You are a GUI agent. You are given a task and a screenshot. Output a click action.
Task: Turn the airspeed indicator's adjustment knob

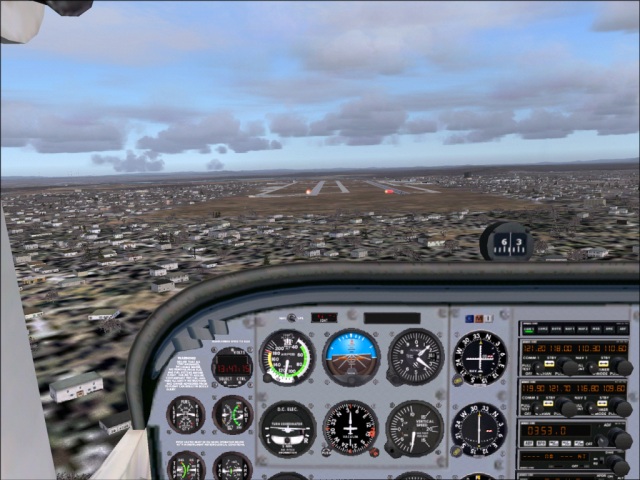coord(265,378)
